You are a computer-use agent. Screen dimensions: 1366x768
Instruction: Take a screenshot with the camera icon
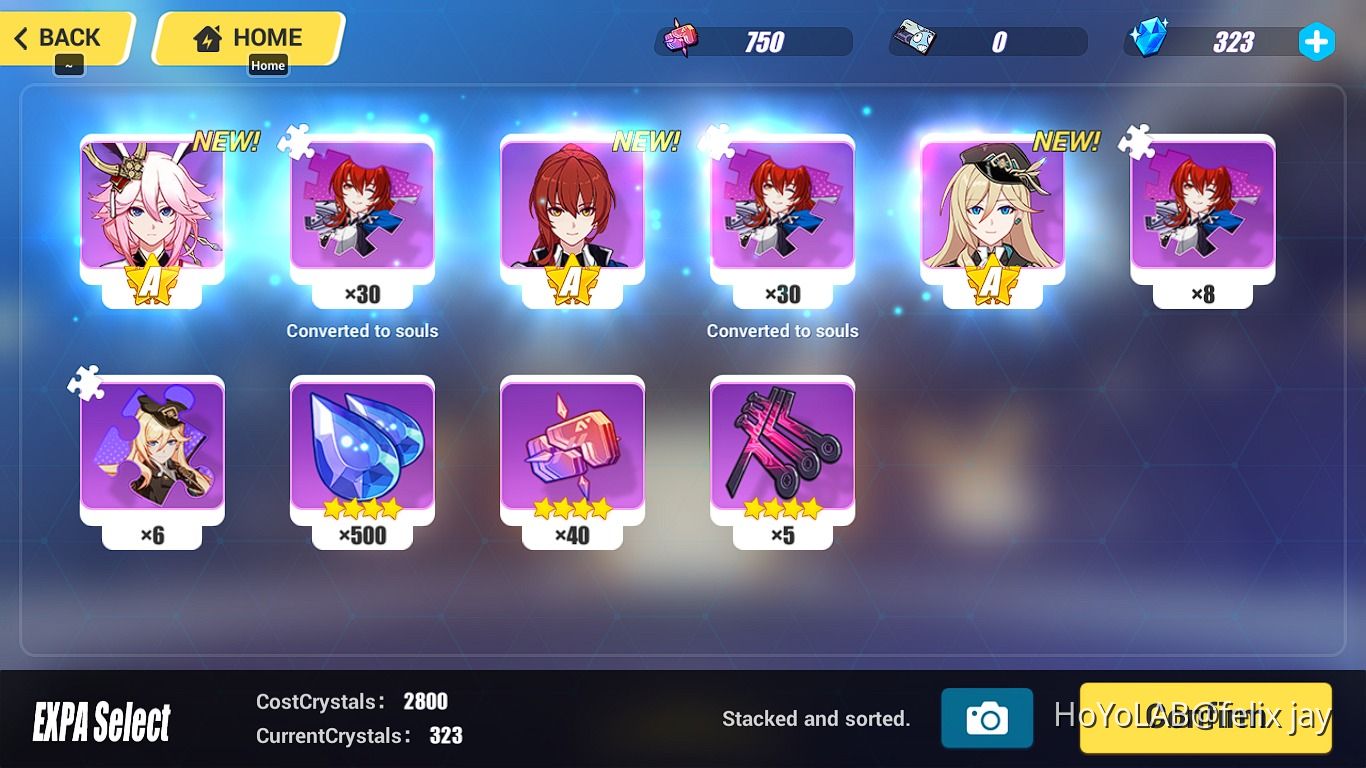tap(989, 718)
